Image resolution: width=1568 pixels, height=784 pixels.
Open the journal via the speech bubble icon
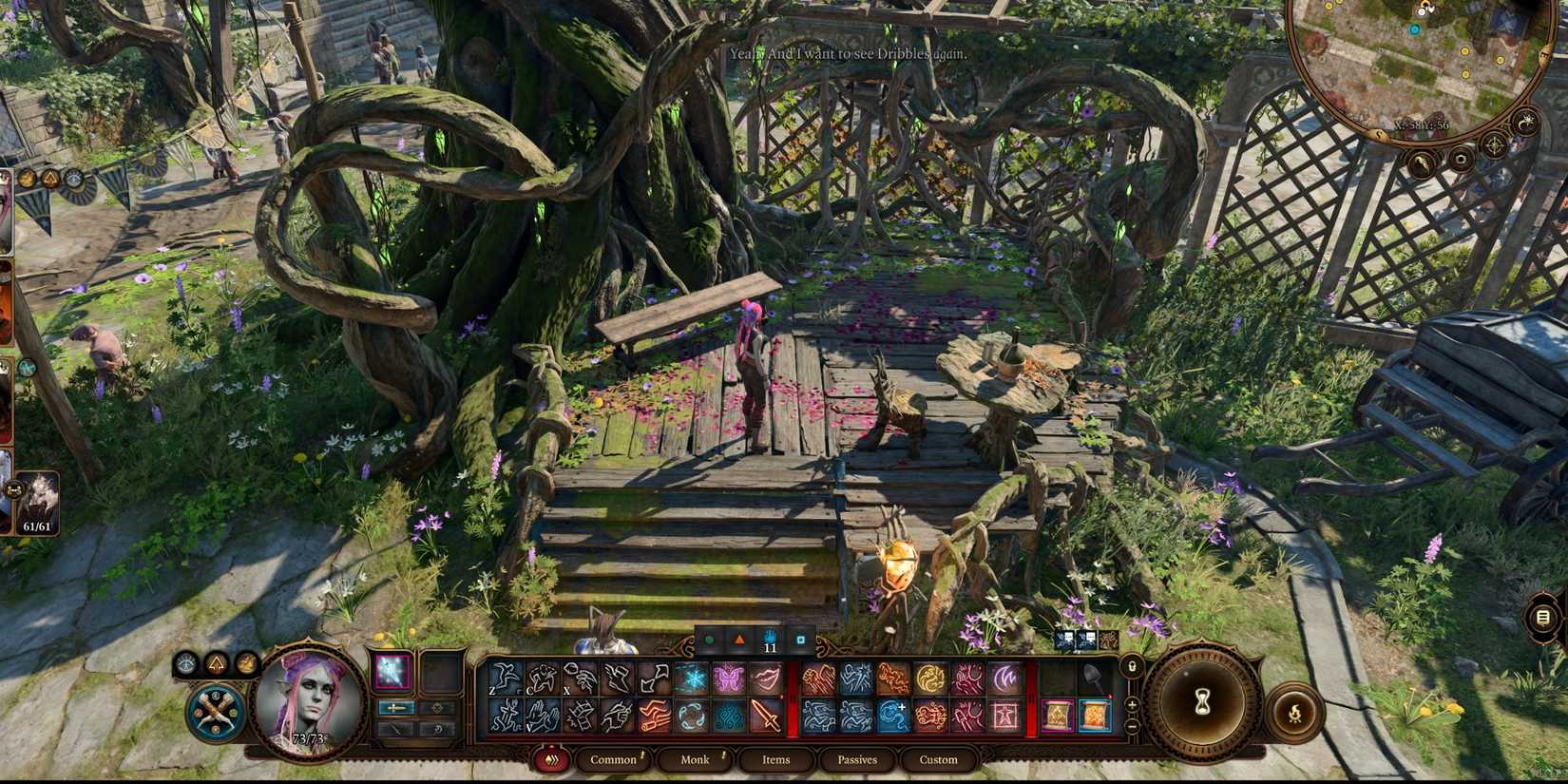coord(1543,616)
